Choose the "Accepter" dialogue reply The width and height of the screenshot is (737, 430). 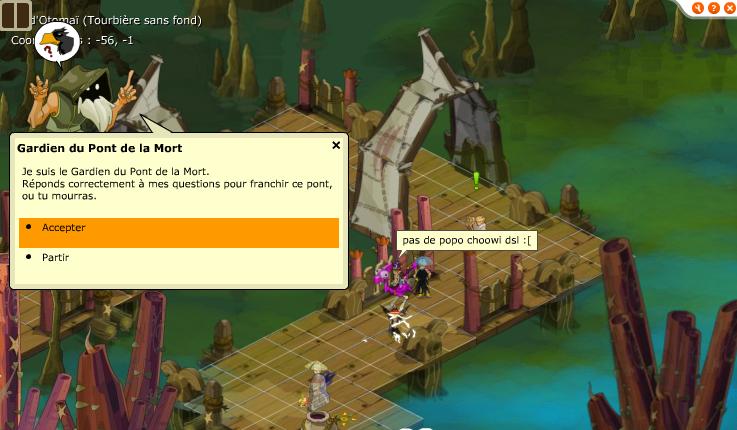pyautogui.click(x=178, y=228)
